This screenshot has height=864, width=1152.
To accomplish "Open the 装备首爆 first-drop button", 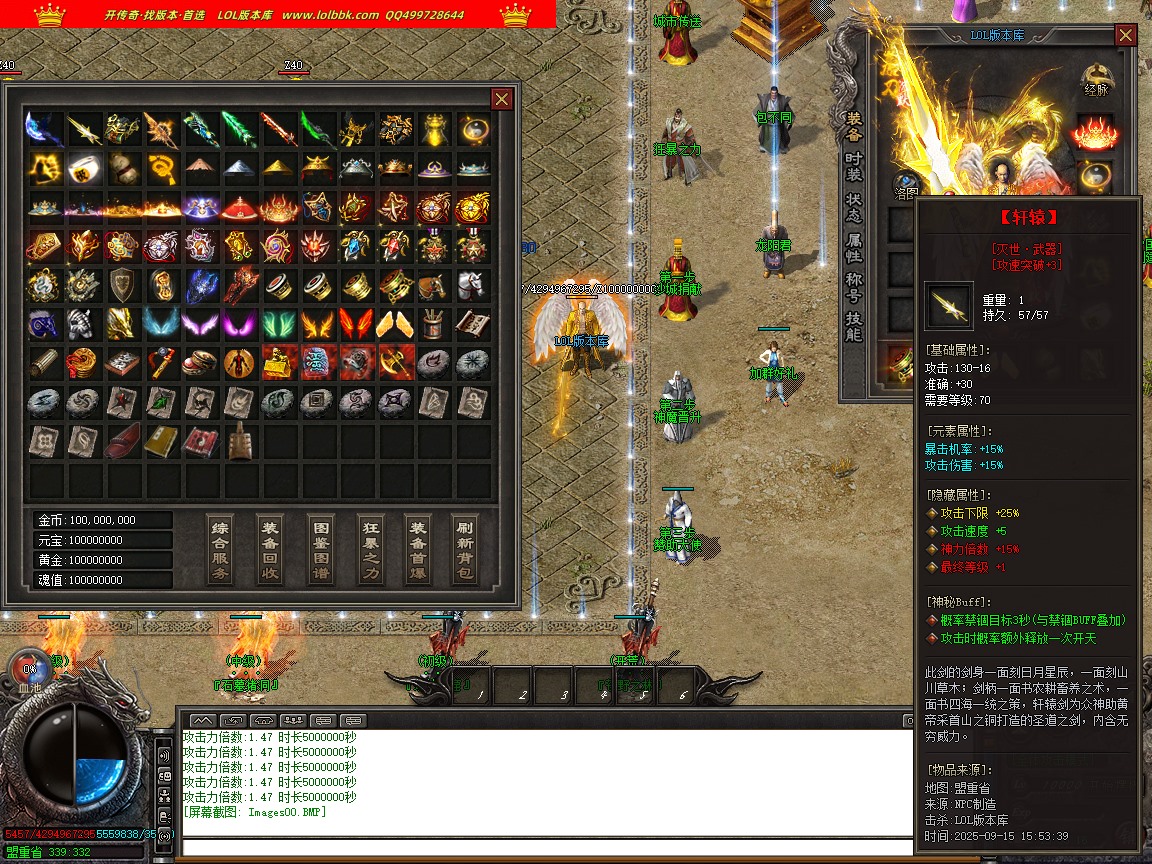I will 418,551.
